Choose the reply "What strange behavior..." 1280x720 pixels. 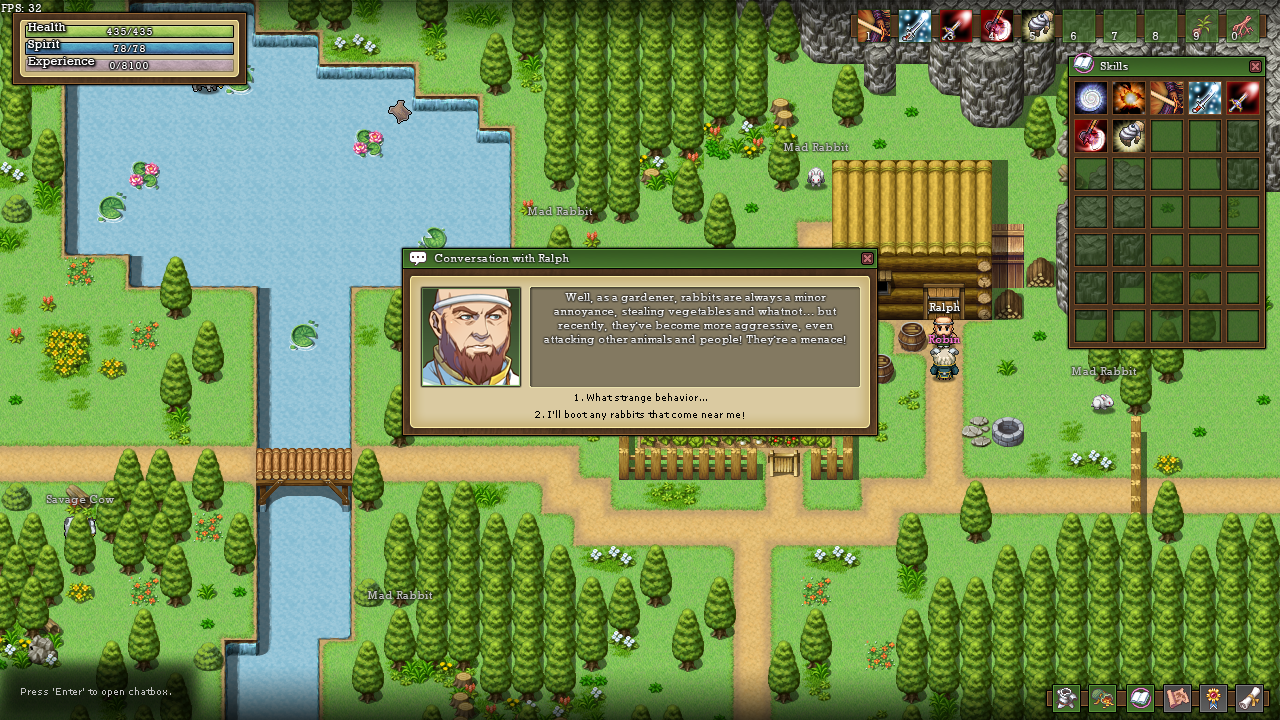[640, 398]
